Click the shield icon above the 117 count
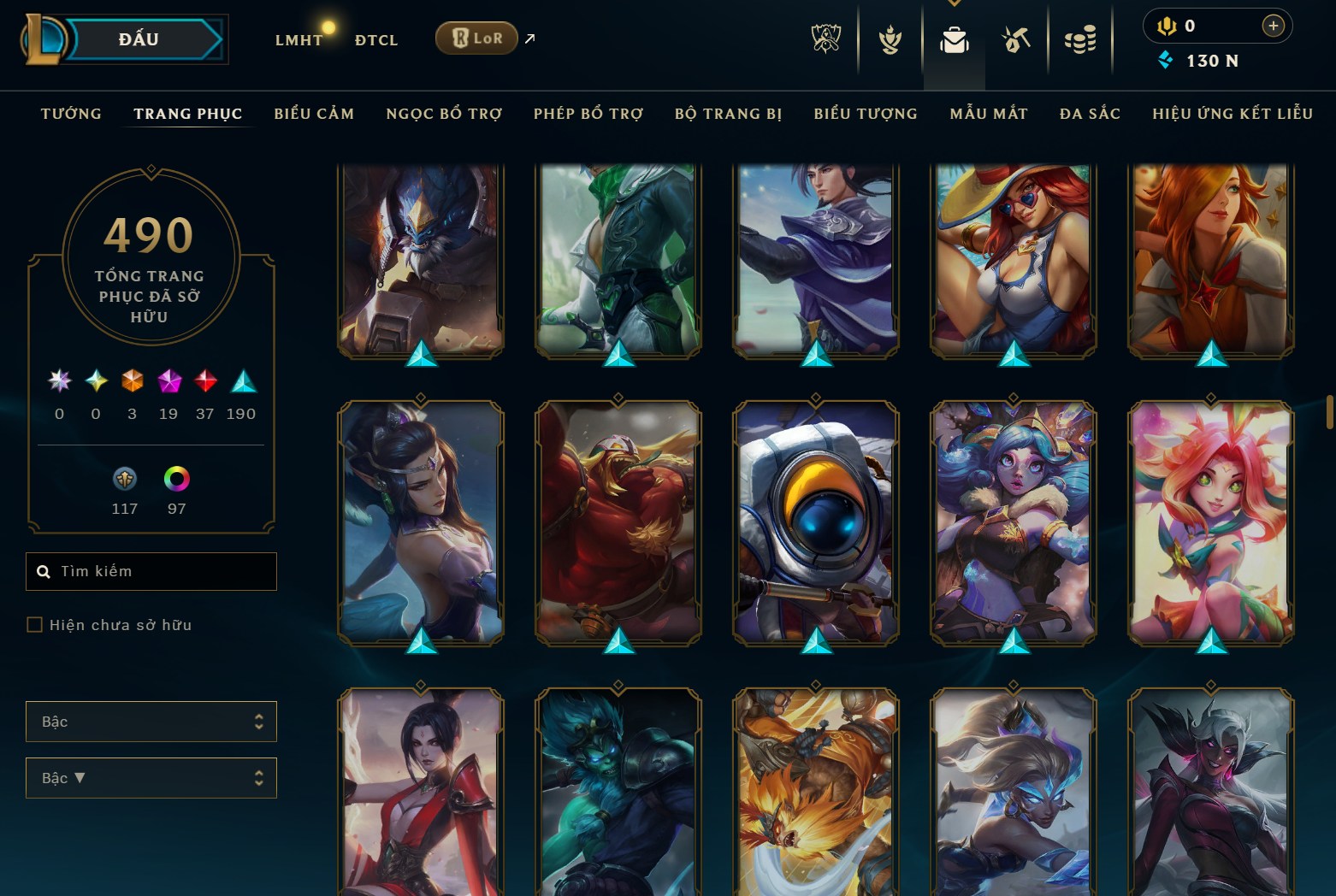This screenshot has width=1336, height=896. 125,480
